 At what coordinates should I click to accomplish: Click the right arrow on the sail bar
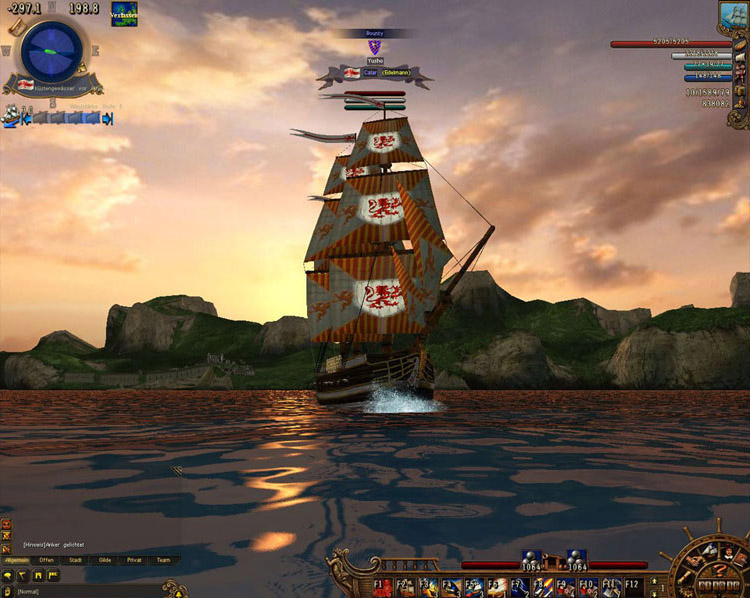108,118
